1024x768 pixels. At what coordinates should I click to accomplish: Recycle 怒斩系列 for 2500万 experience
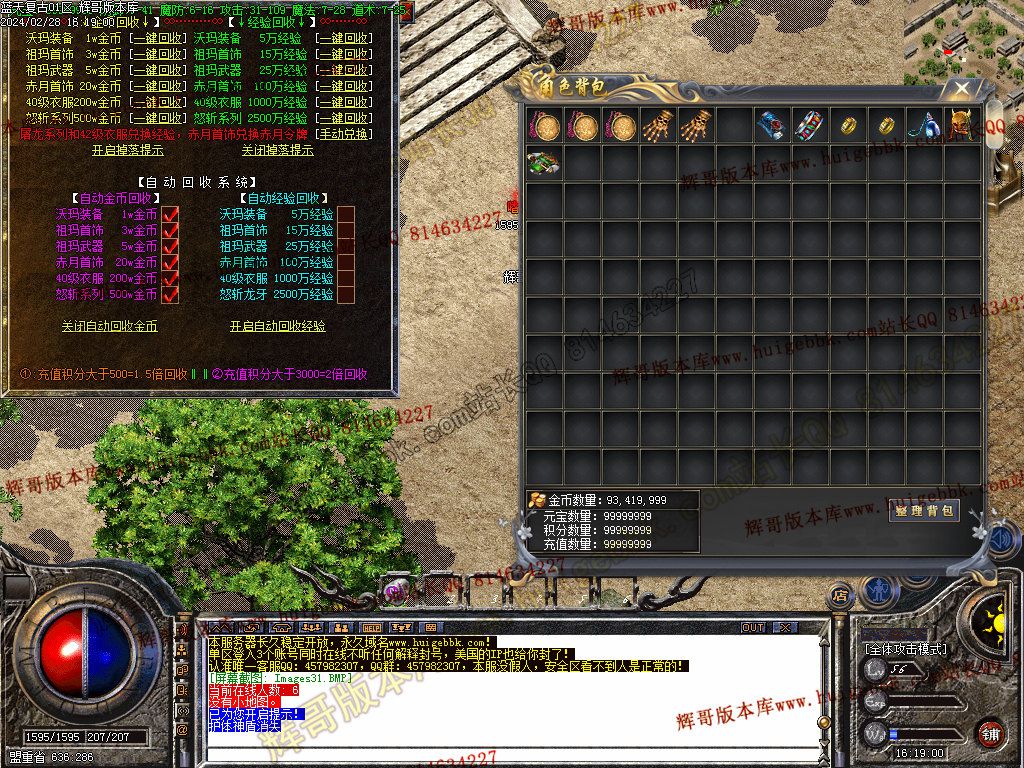343,118
